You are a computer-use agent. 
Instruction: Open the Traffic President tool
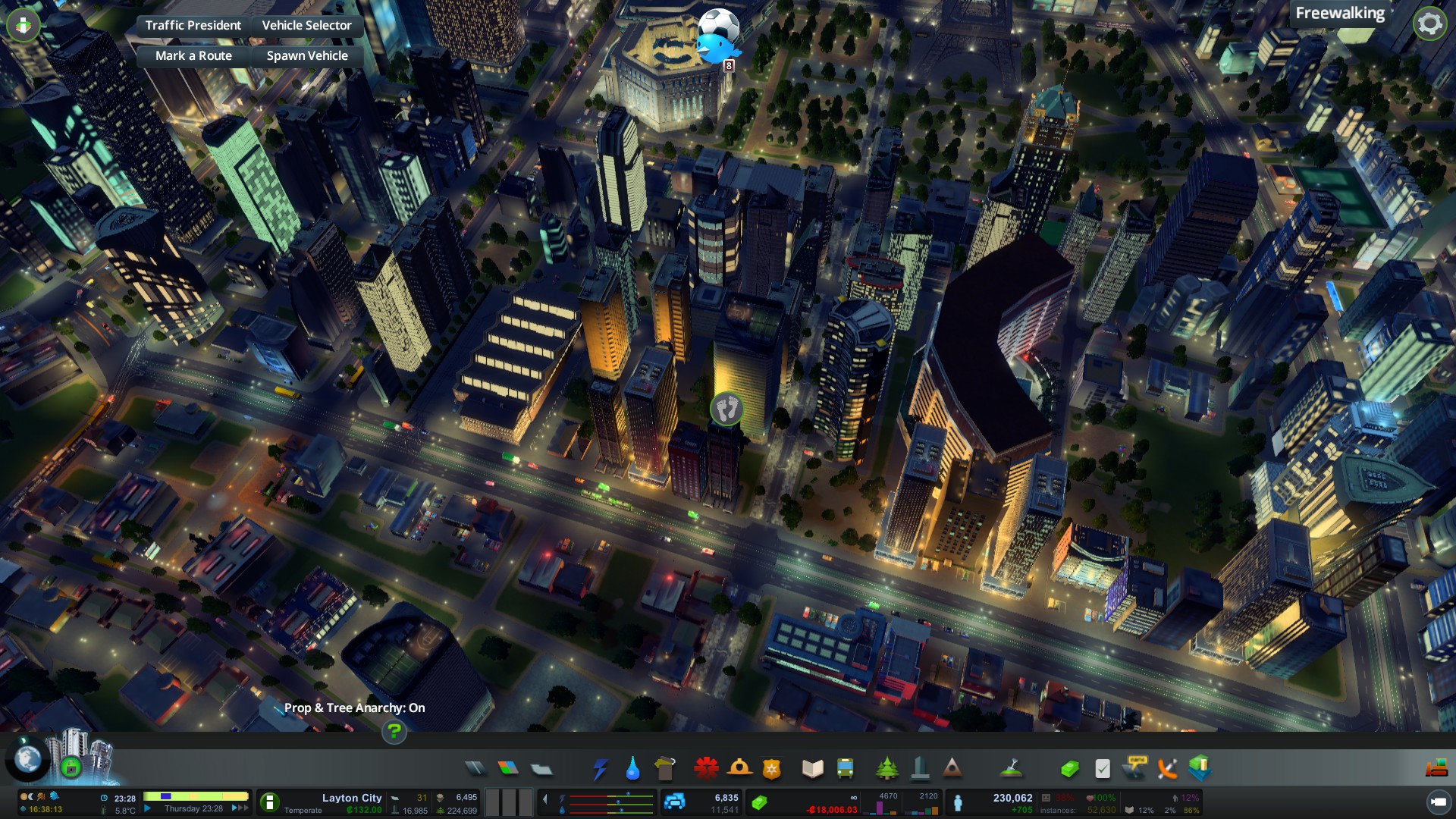[x=193, y=25]
